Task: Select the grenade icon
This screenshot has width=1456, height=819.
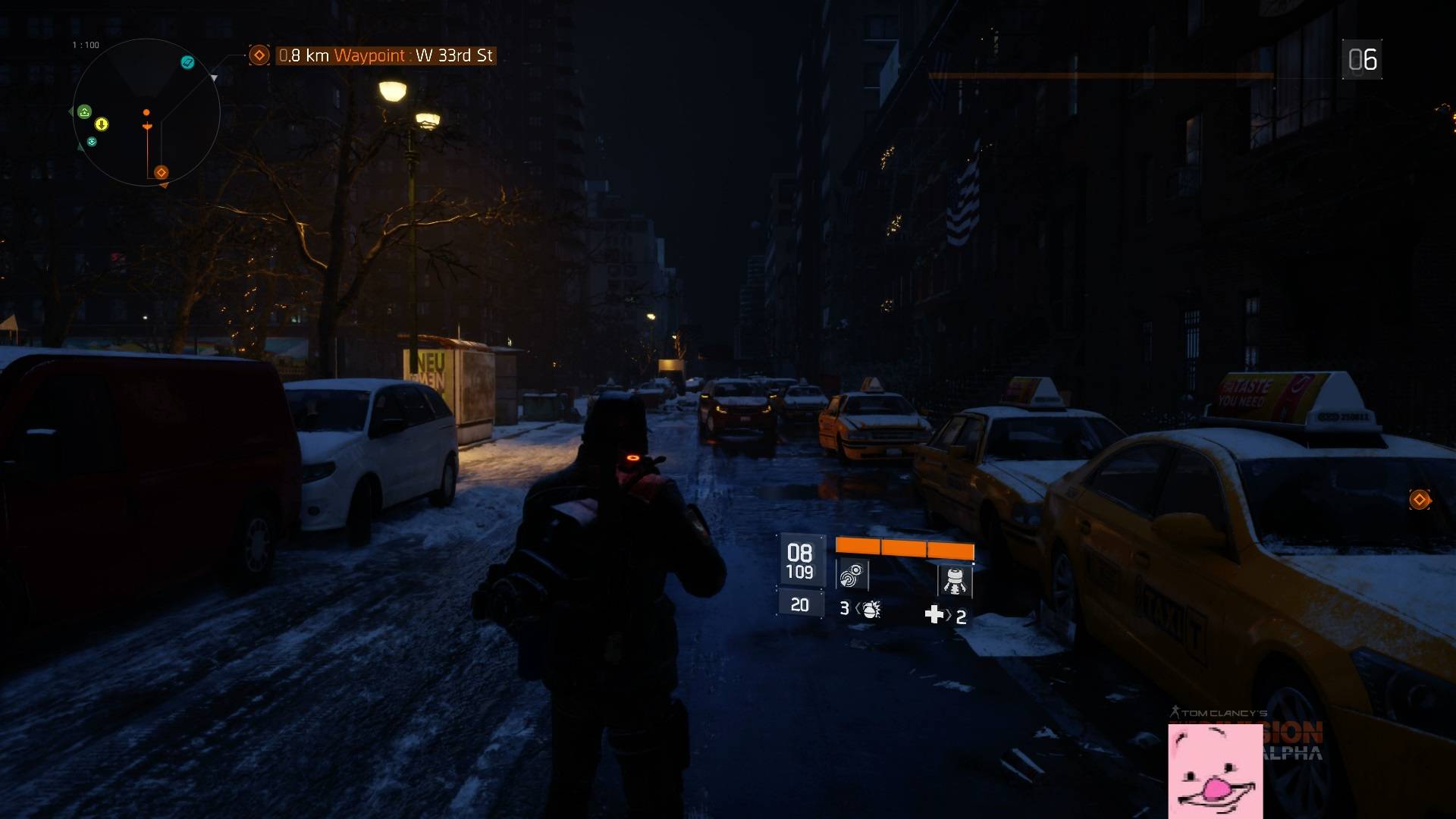Action: point(871,609)
